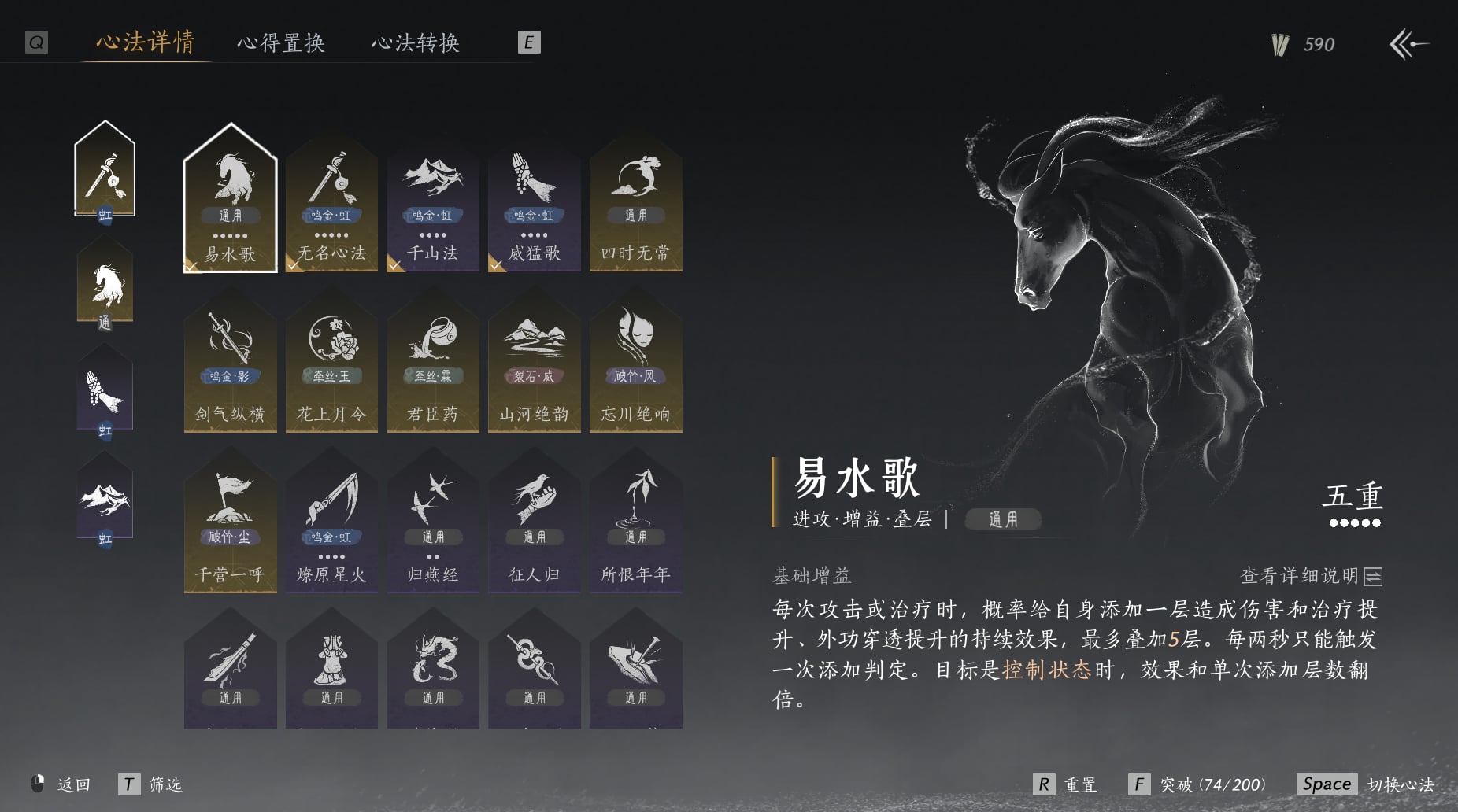The height and width of the screenshot is (812, 1458).
Task: Open the 归燕经 card
Action: [433, 527]
